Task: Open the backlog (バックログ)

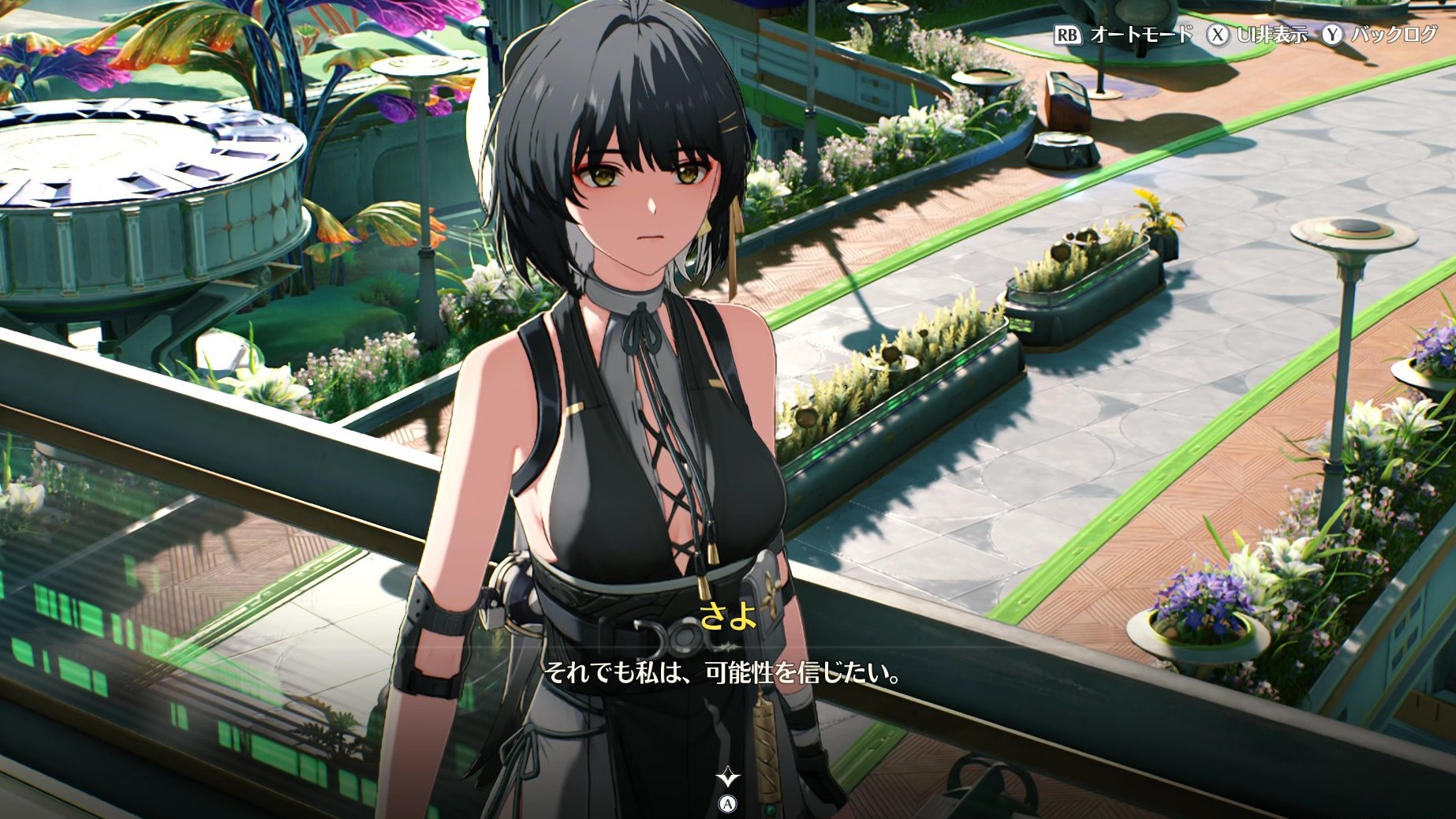Action: coord(1380,35)
